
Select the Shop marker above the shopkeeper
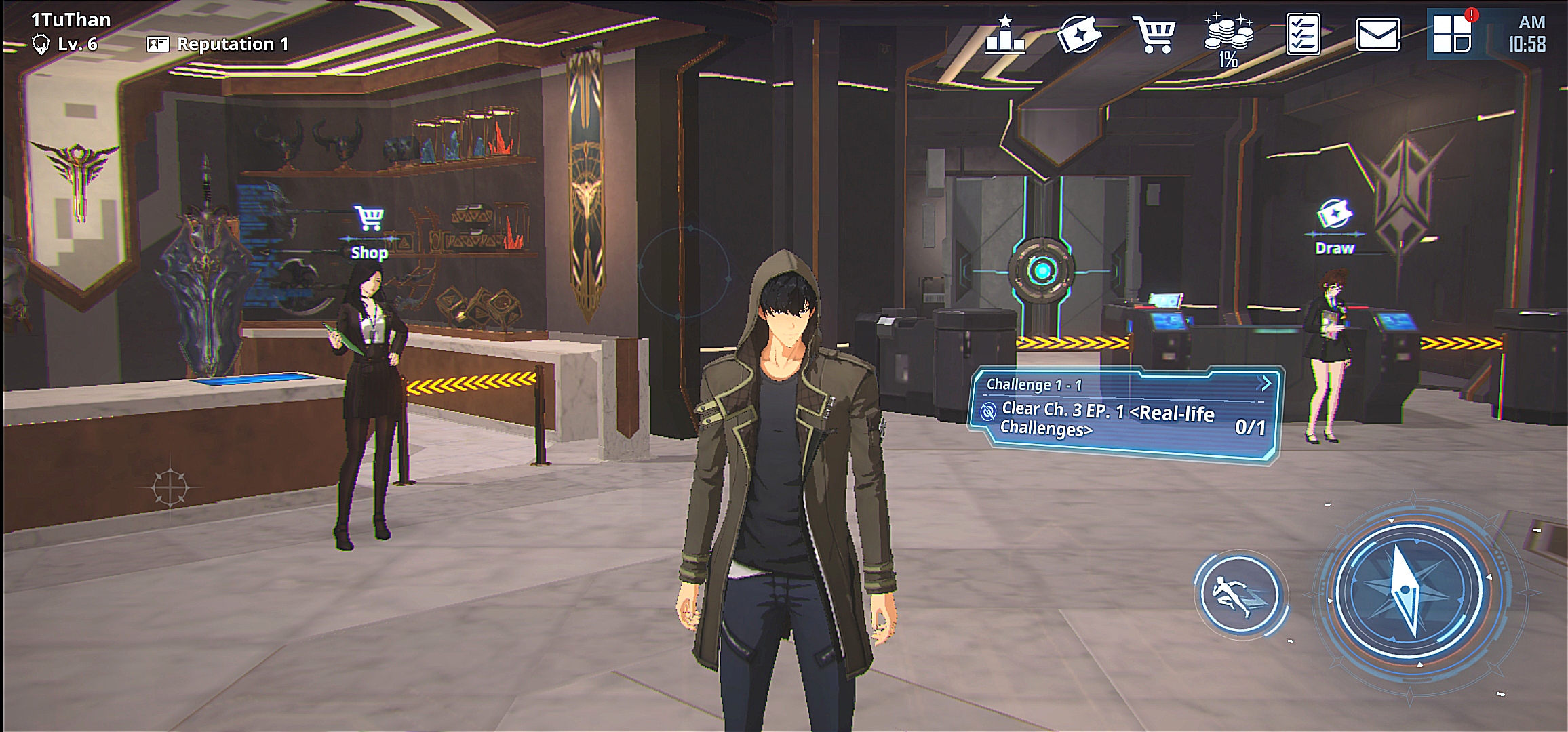(370, 233)
